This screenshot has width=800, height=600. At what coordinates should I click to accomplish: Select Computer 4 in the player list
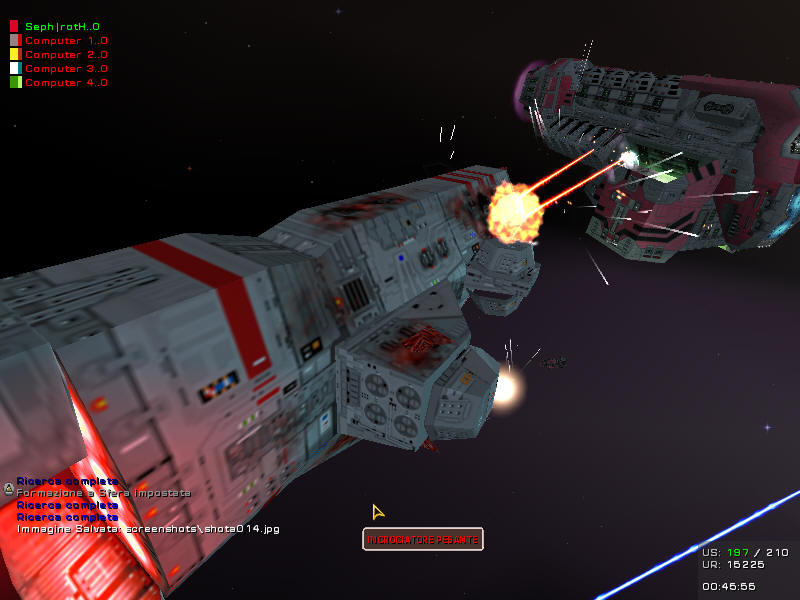pyautogui.click(x=66, y=82)
